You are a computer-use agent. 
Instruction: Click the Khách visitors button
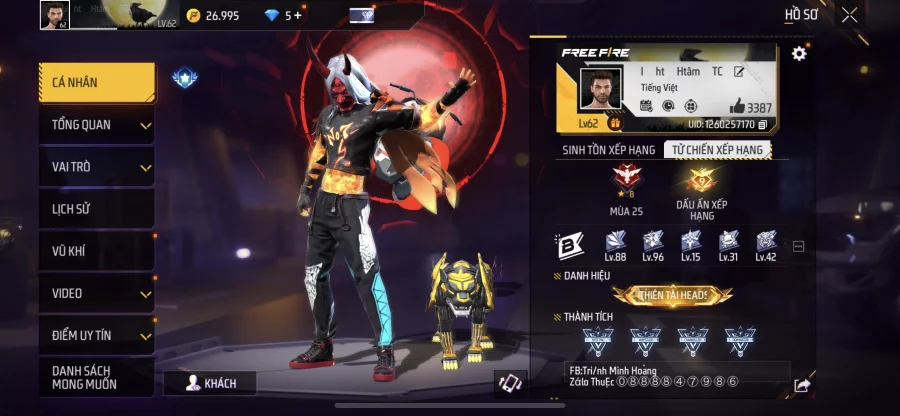(x=209, y=383)
